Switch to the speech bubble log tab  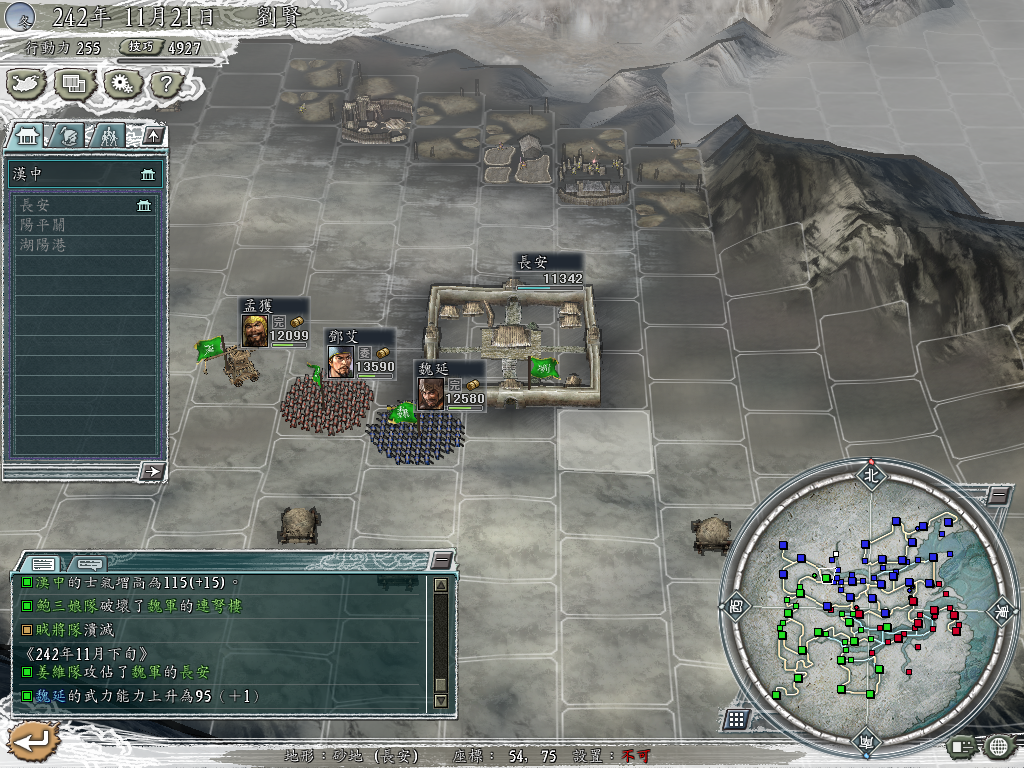(90, 564)
